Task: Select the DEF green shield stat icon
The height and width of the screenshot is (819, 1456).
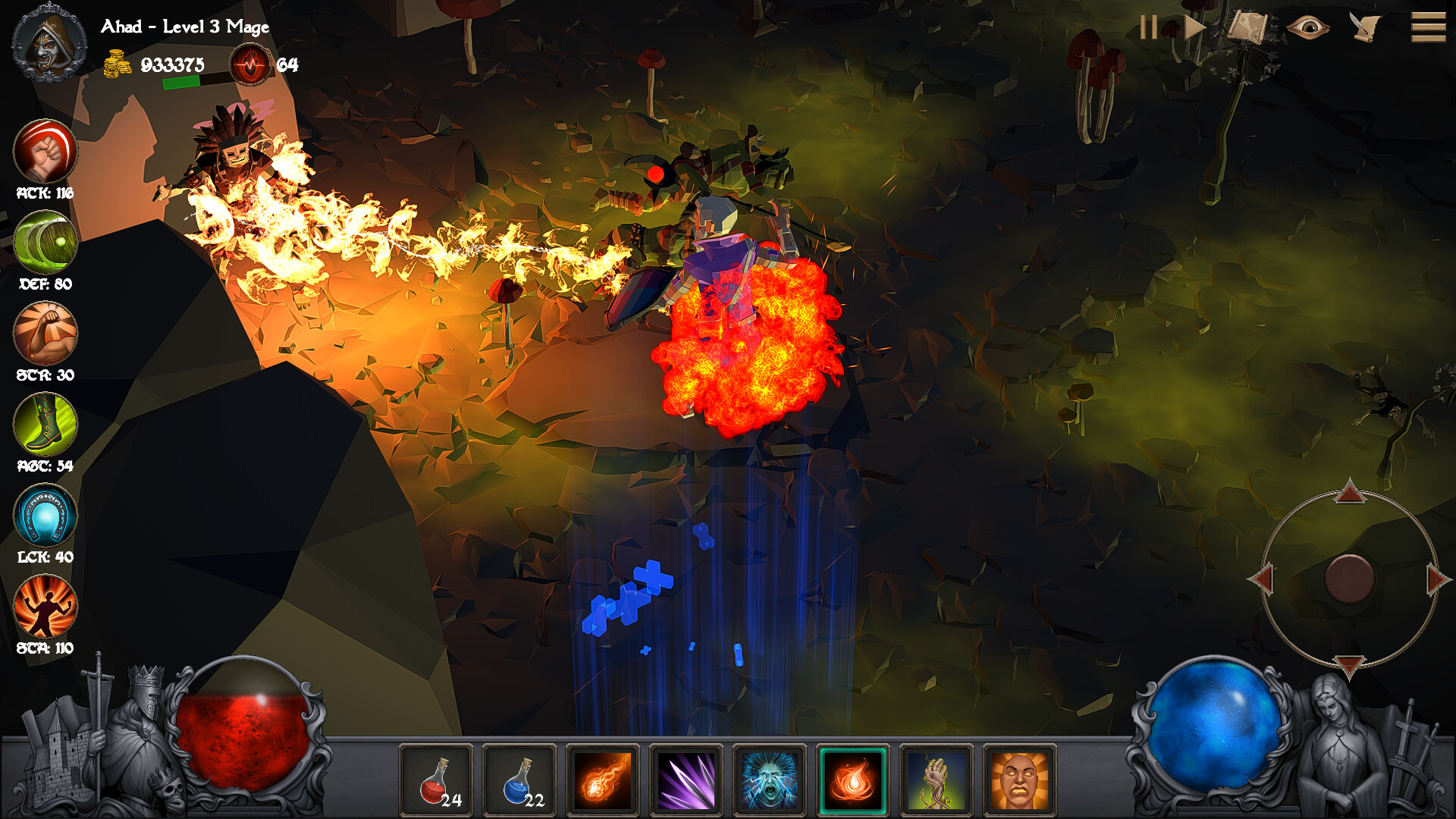Action: pos(45,242)
